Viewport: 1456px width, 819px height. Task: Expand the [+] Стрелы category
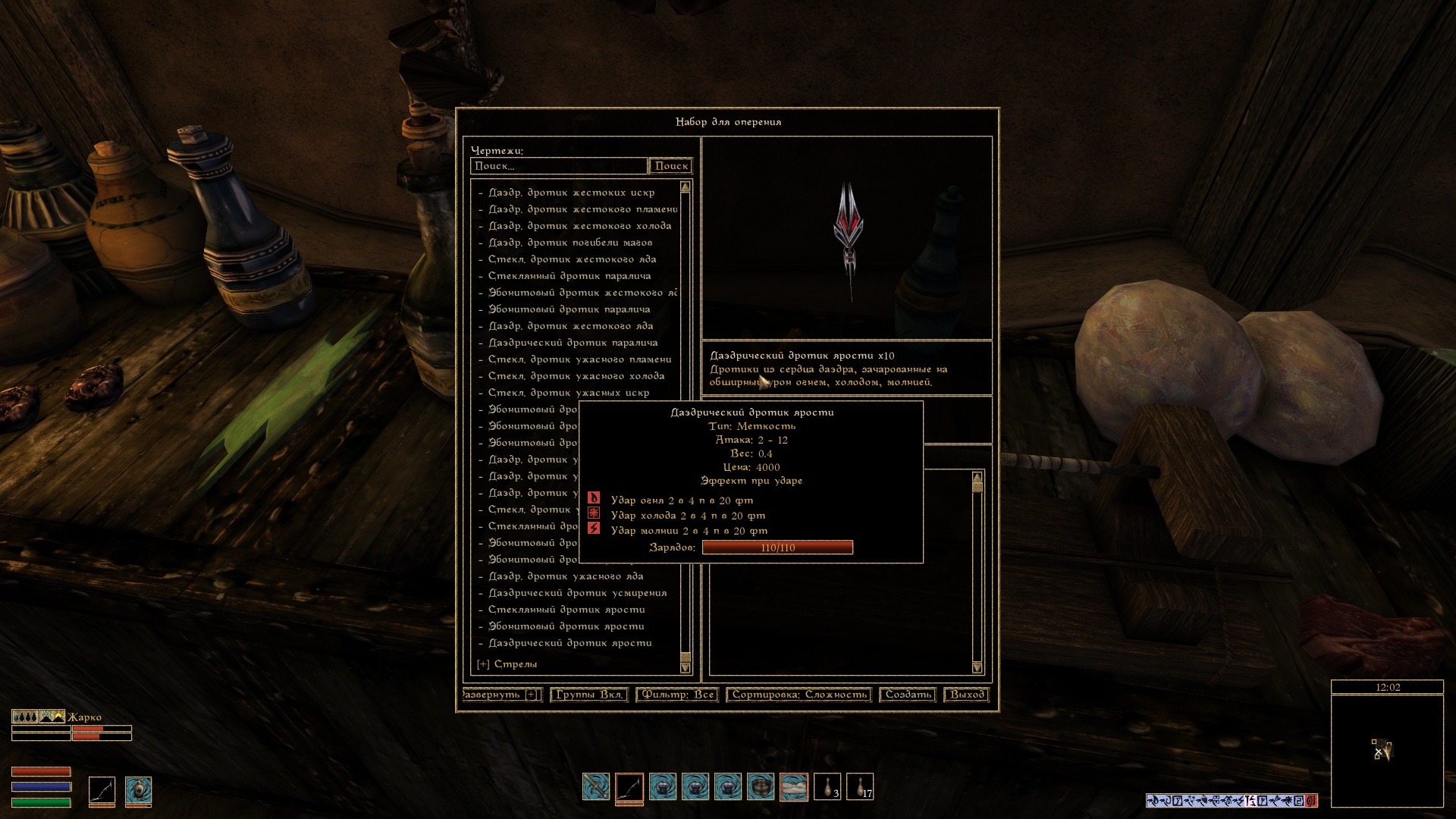click(x=507, y=664)
